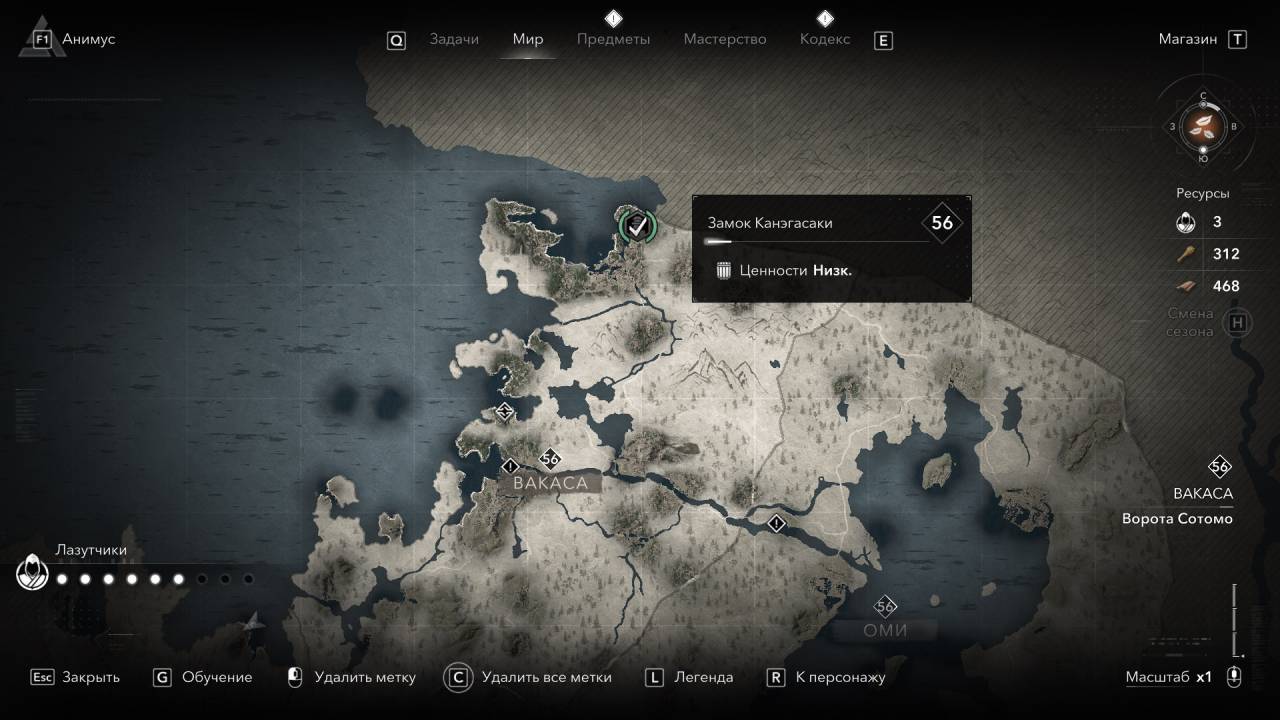The width and height of the screenshot is (1280, 720).
Task: Open the Предметы tab
Action: (613, 39)
